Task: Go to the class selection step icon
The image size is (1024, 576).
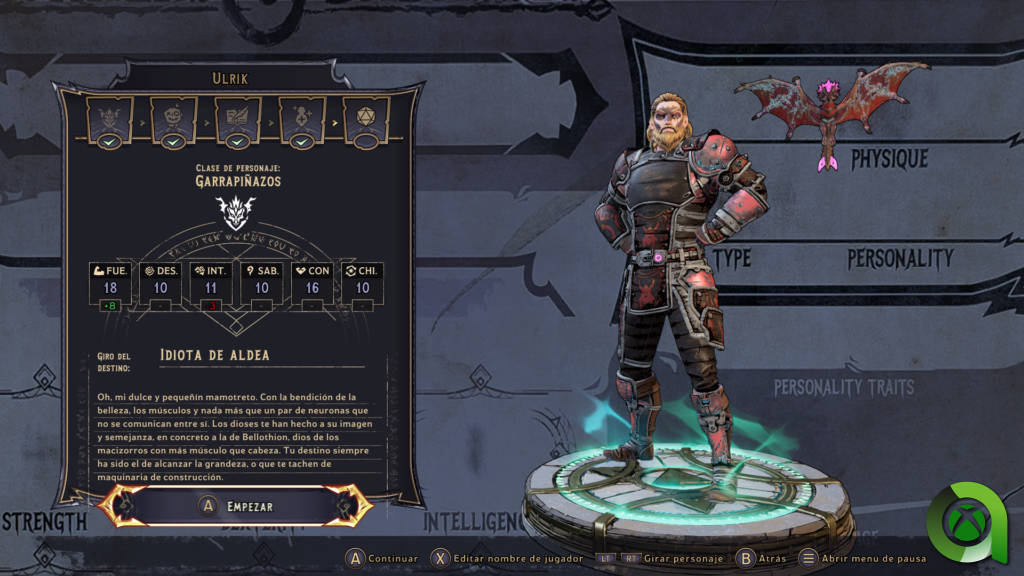Action: pyautogui.click(x=110, y=118)
